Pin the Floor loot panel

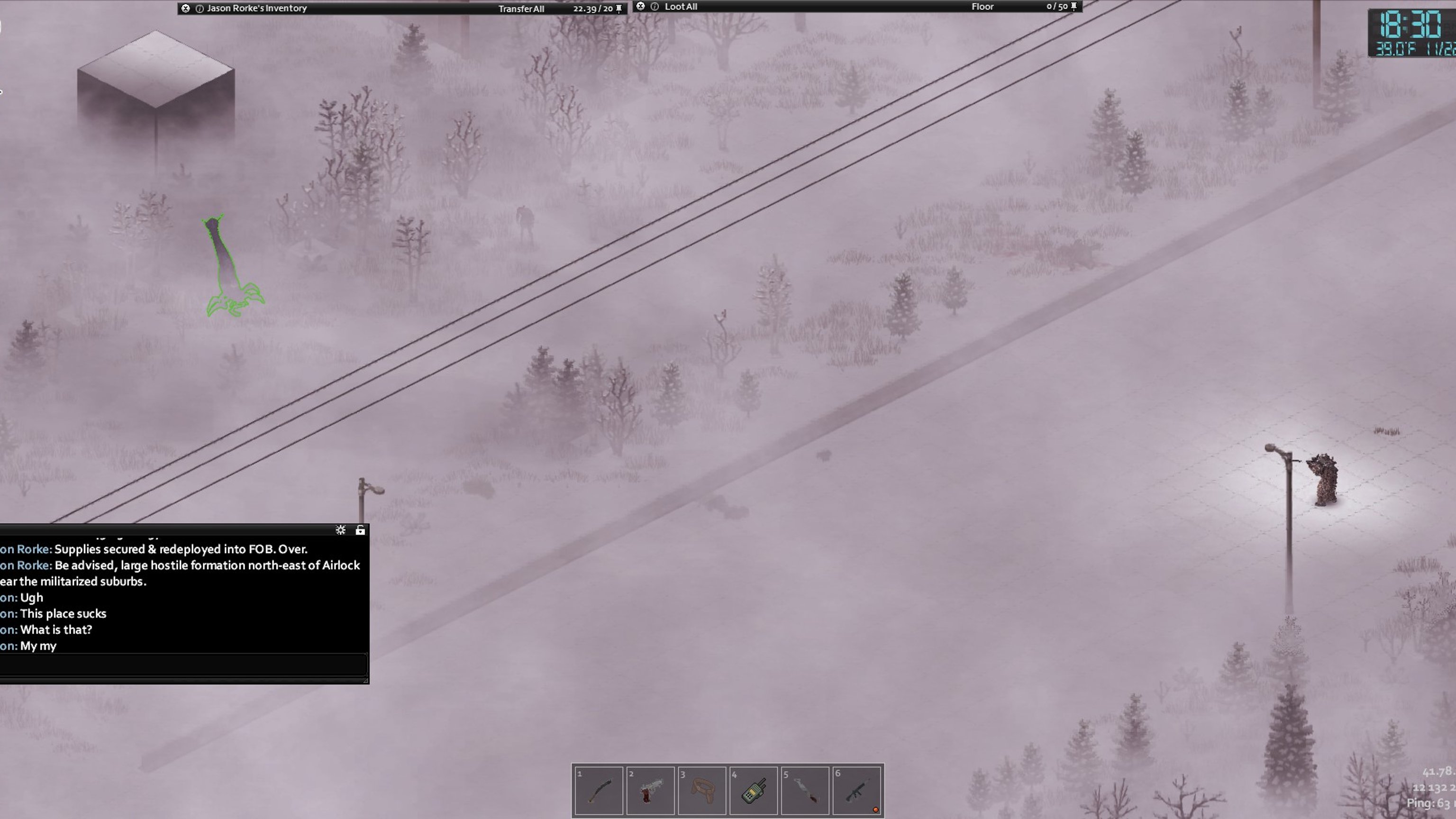point(1074,6)
